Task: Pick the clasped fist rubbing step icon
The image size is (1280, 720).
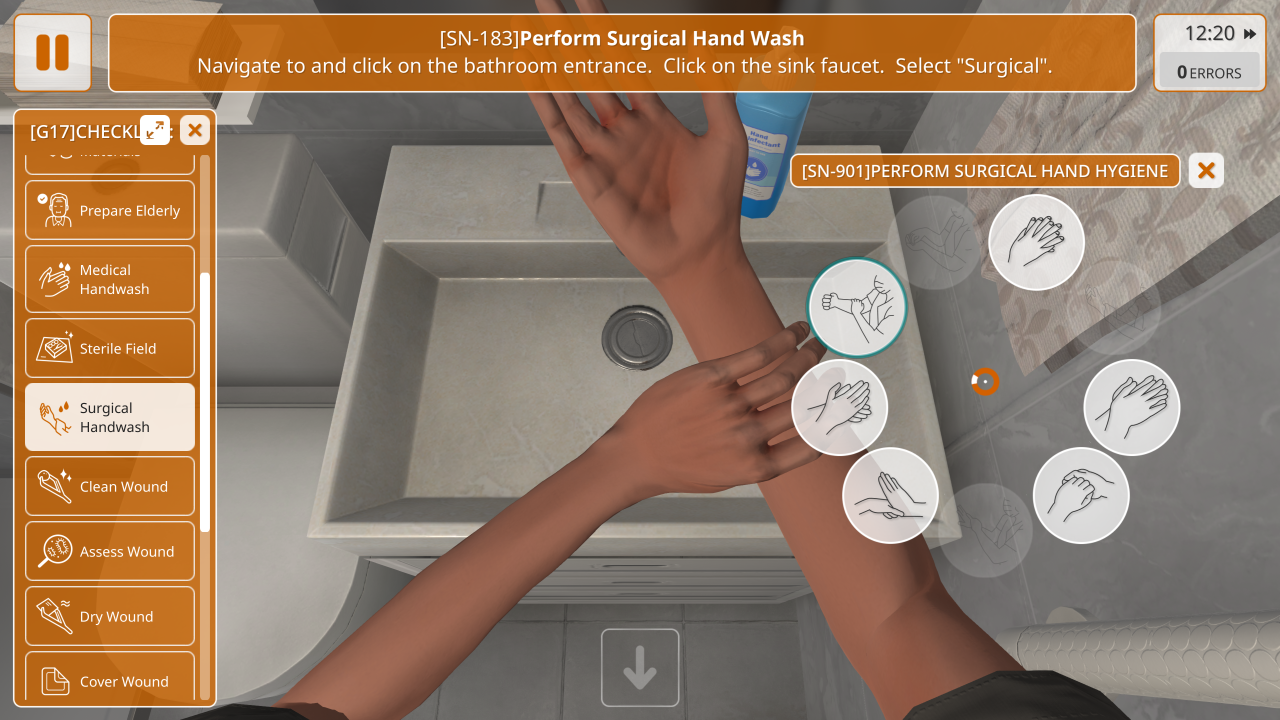Action: tap(1080, 495)
